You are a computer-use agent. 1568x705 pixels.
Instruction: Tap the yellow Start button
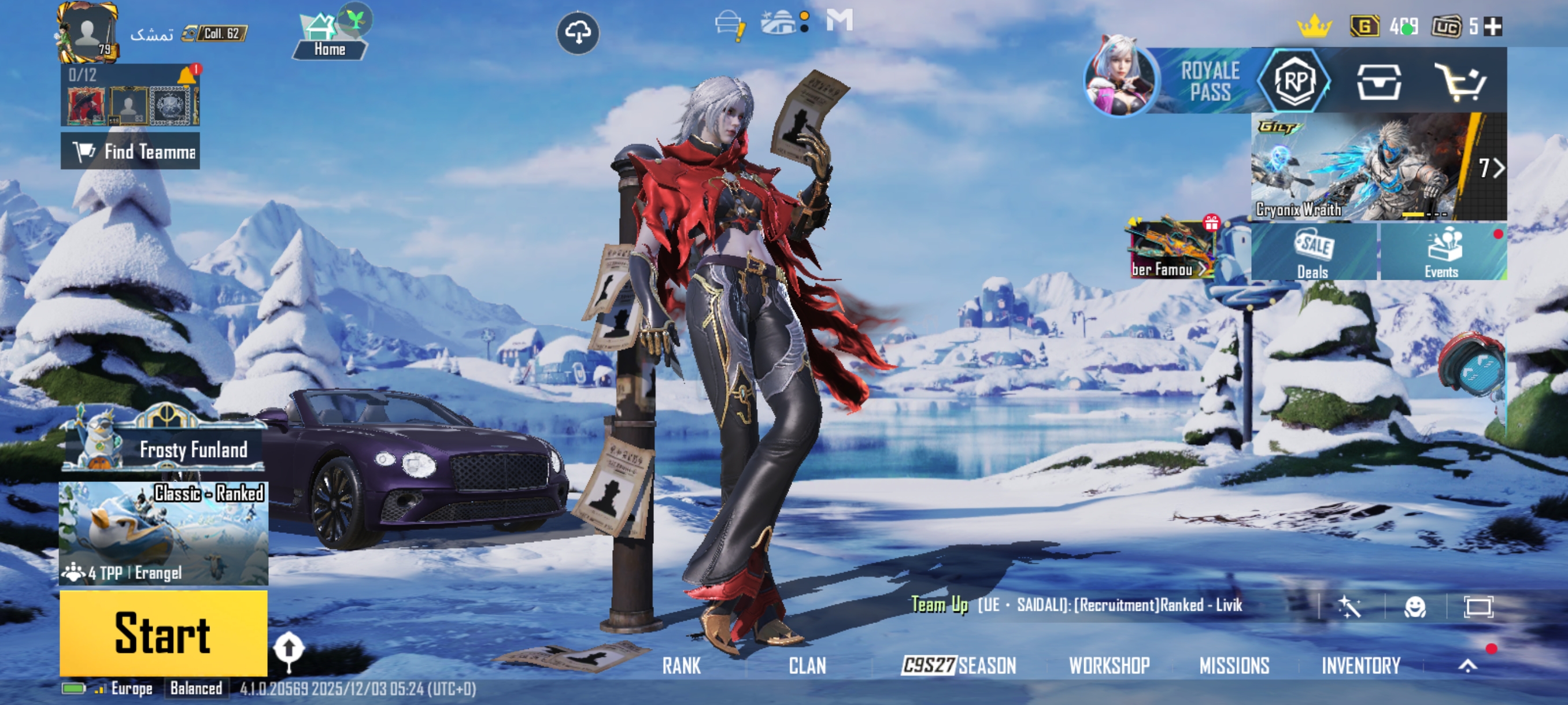click(163, 633)
